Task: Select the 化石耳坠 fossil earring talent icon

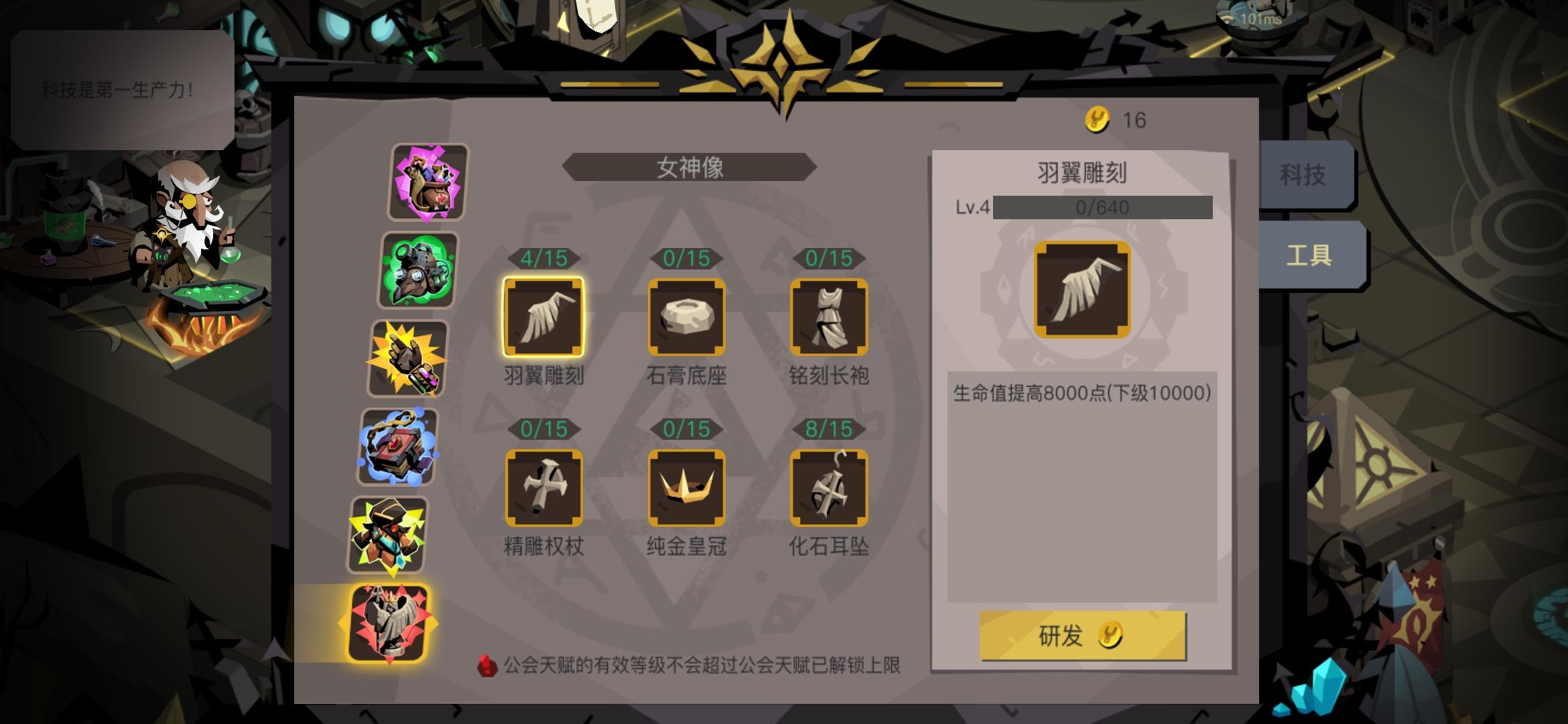Action: (830, 488)
